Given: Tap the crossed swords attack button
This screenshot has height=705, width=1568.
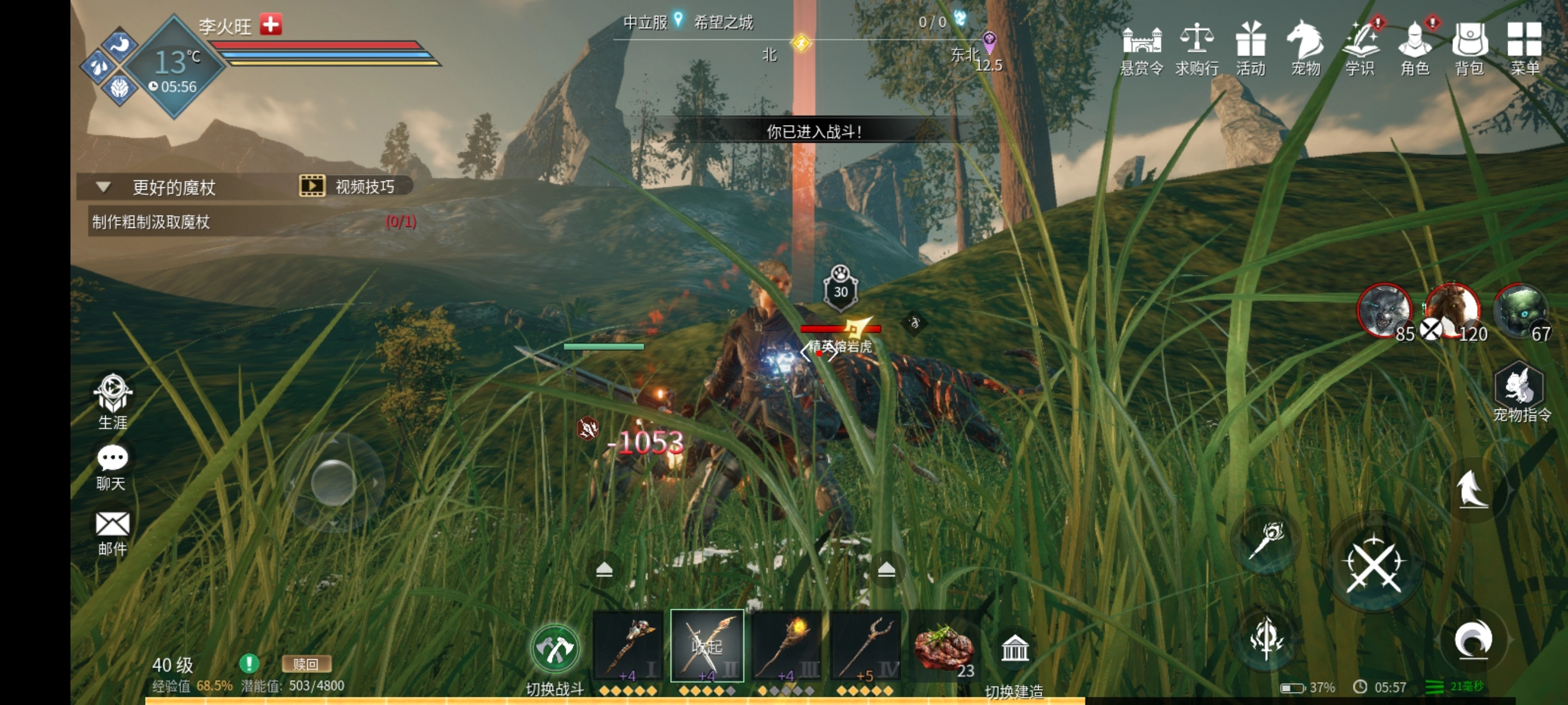Looking at the screenshot, I should click(x=1373, y=565).
